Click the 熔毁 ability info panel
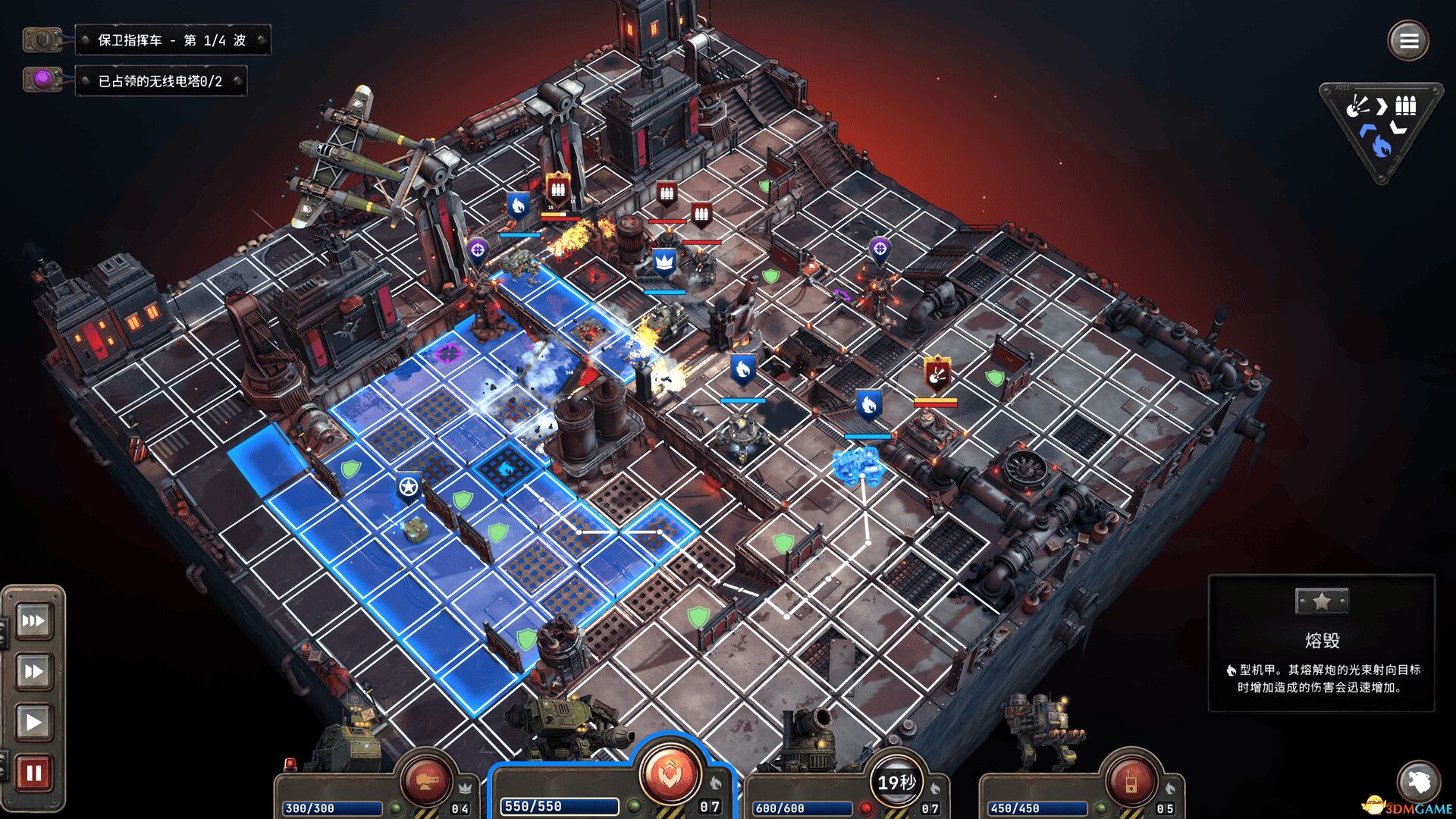Viewport: 1456px width, 819px height. [x=1321, y=643]
